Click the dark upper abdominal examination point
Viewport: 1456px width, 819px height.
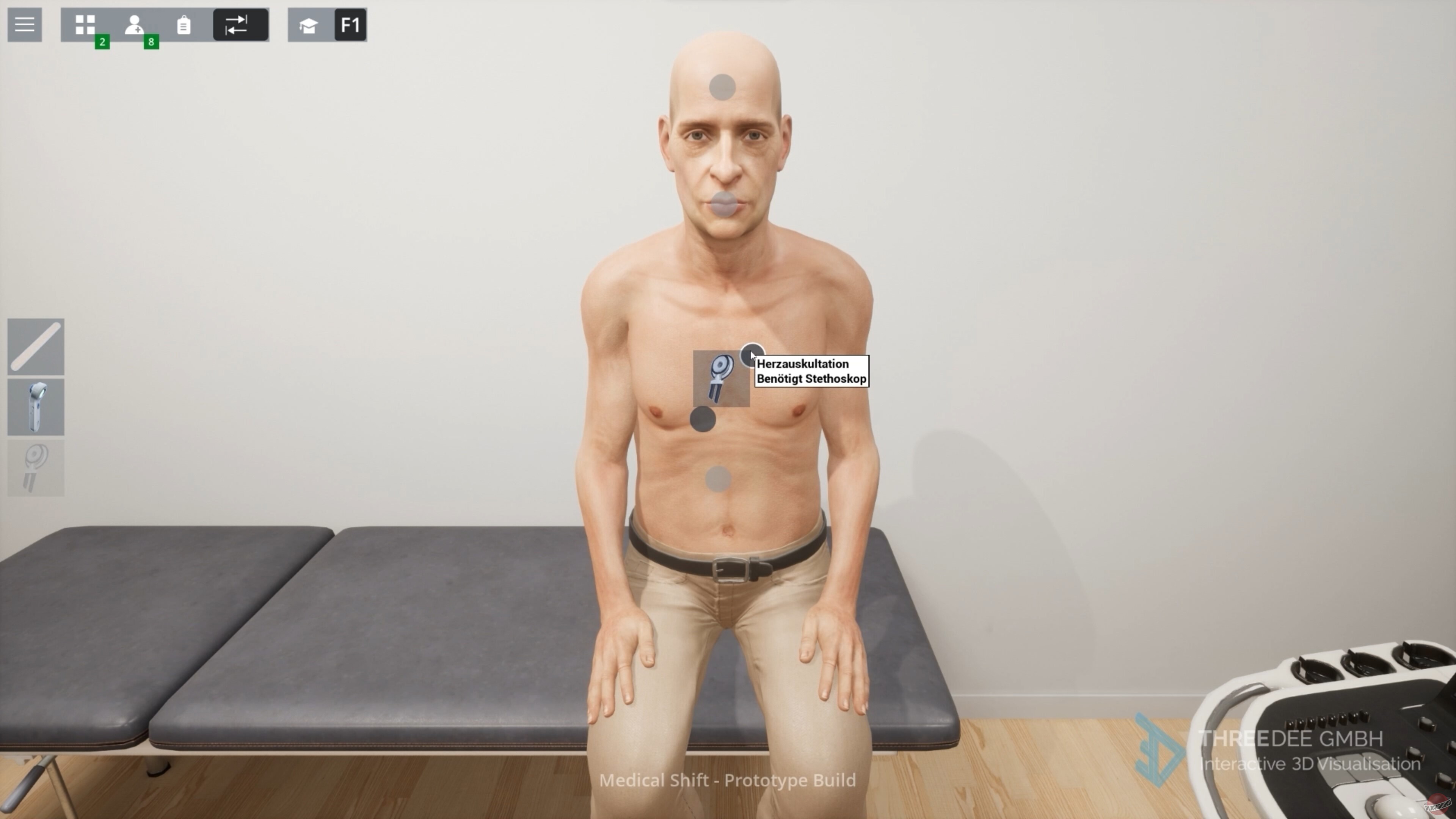coord(703,420)
